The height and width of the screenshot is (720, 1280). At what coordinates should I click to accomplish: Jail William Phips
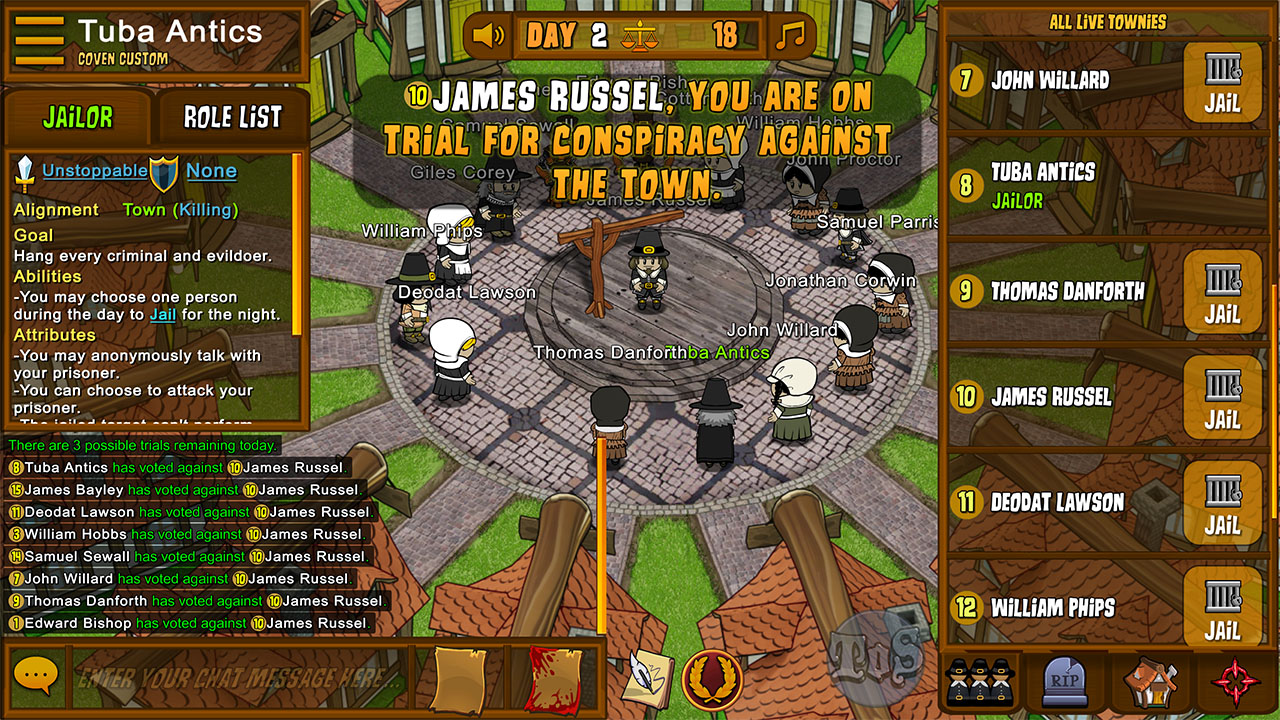(1222, 608)
